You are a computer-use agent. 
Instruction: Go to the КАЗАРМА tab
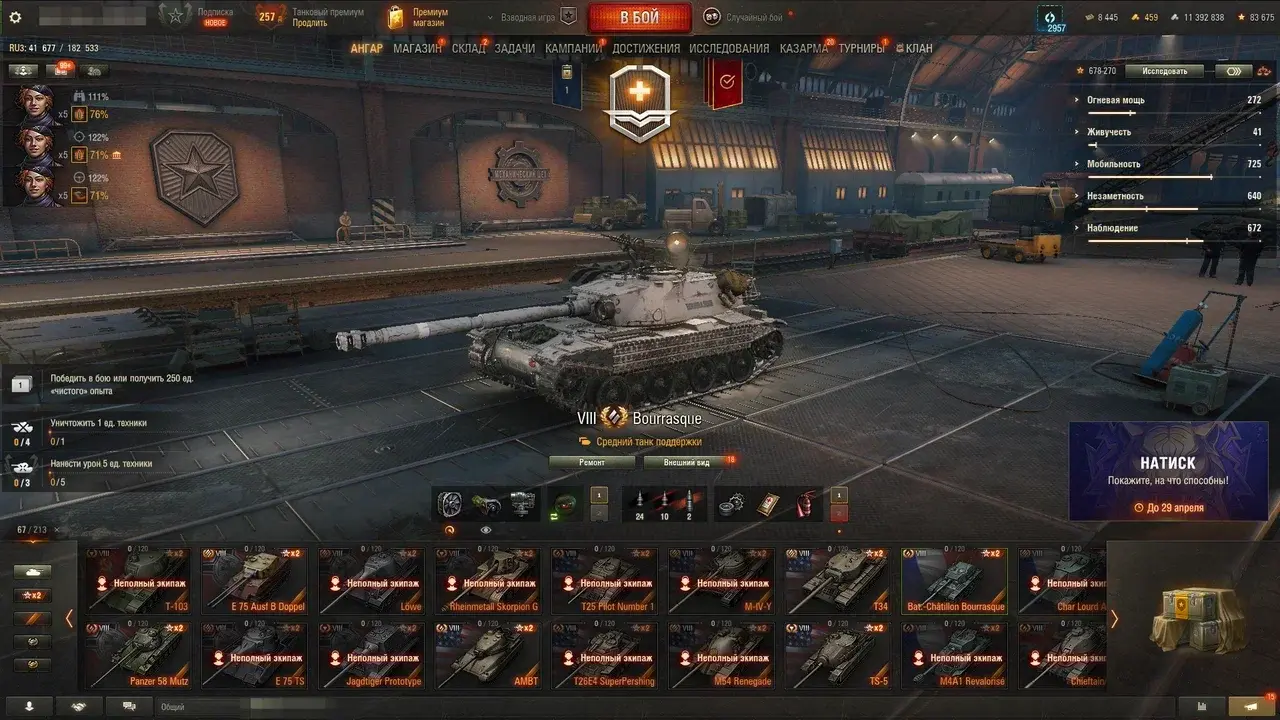tap(803, 48)
